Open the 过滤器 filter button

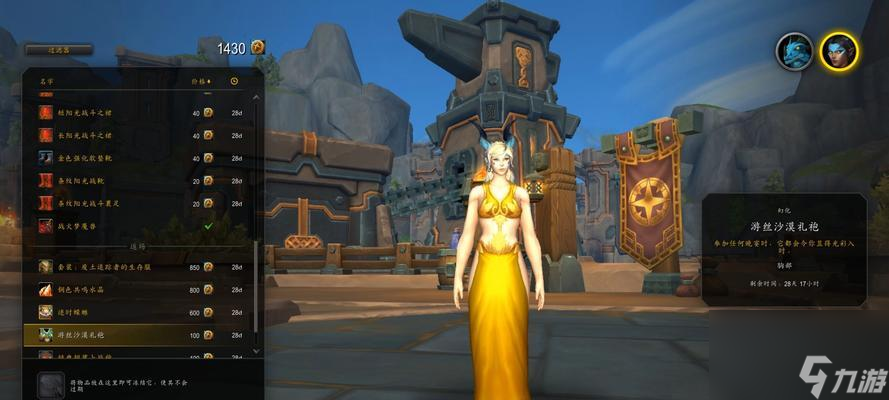click(x=57, y=49)
